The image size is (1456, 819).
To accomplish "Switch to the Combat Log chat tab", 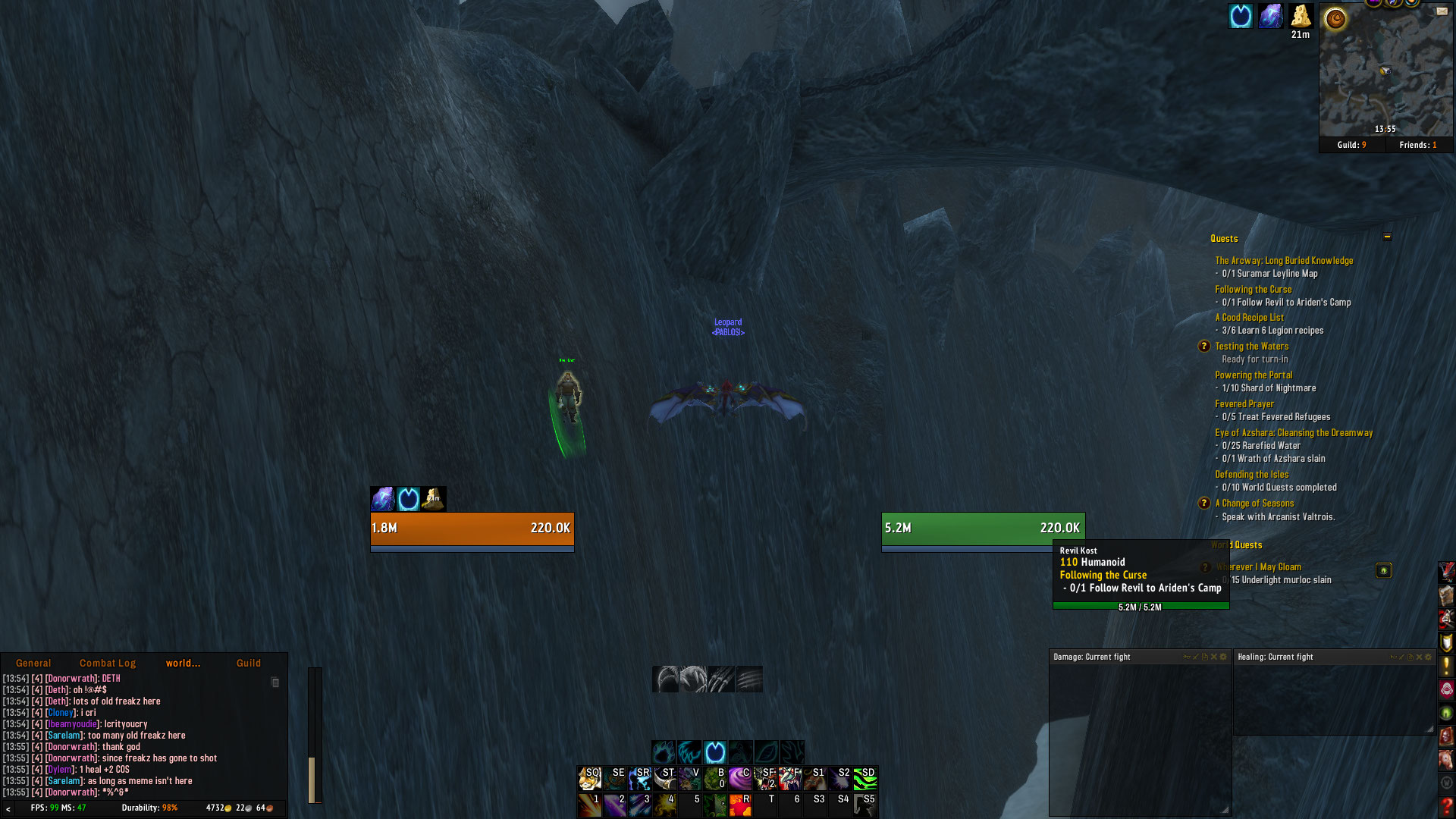I will (107, 663).
